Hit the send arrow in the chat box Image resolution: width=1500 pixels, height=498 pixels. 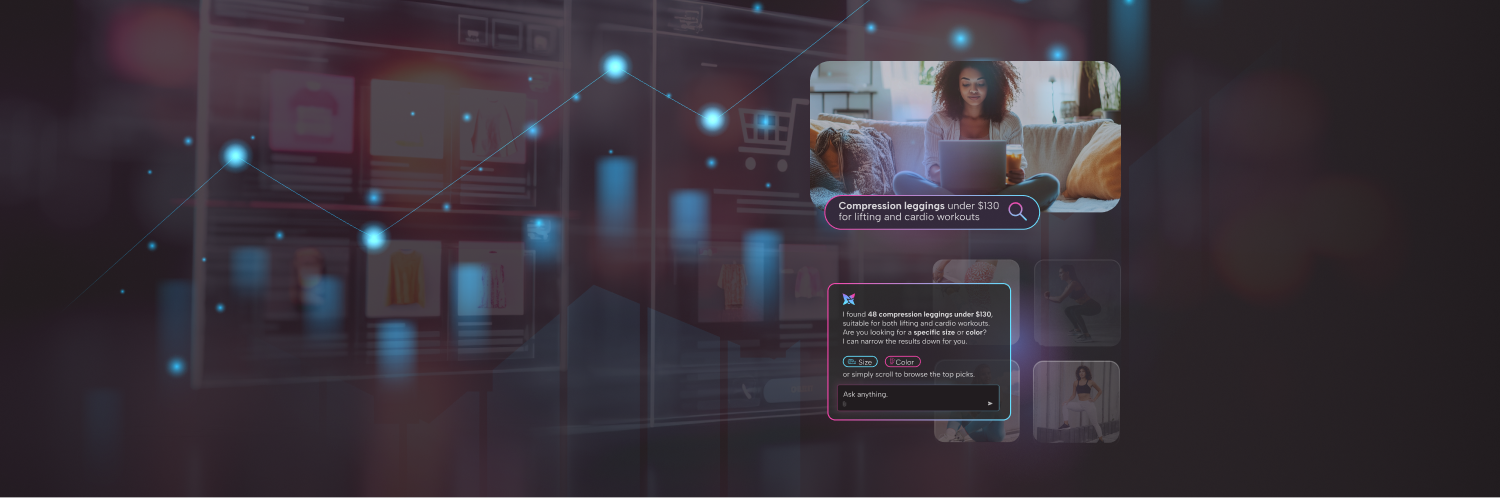pyautogui.click(x=990, y=403)
